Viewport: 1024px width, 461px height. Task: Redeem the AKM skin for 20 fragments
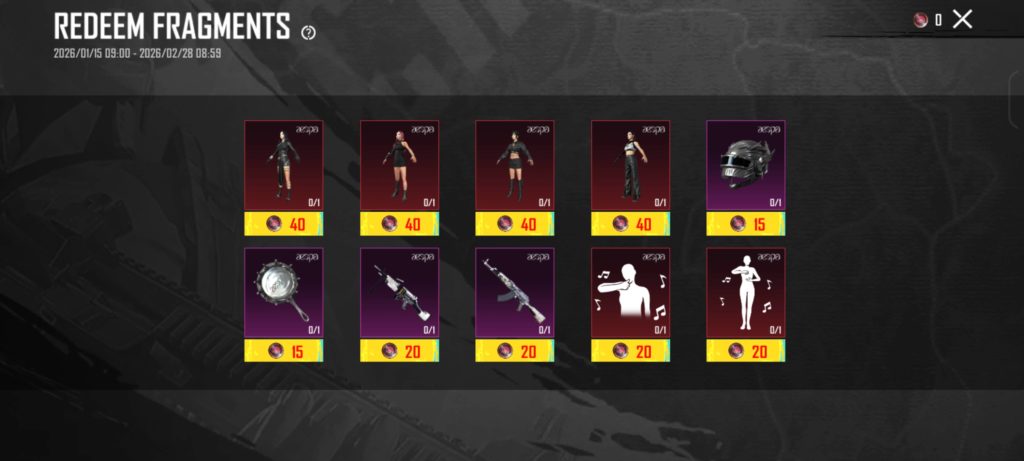[514, 350]
